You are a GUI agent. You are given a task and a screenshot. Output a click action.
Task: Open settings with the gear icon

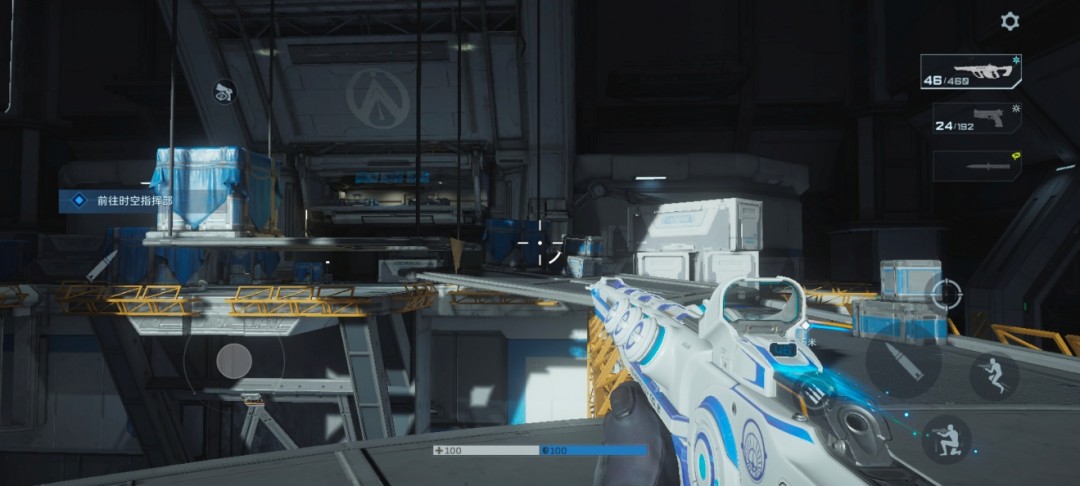[x=1010, y=21]
